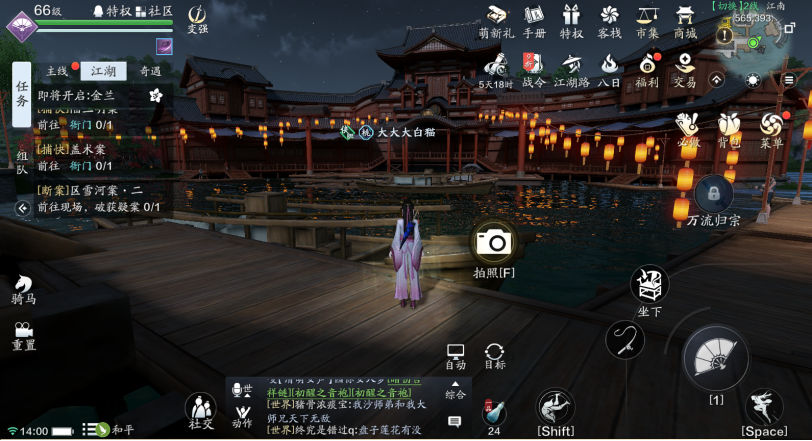This screenshot has height=441, width=812.
Task: Toggle 自动 auto mode
Action: tap(455, 356)
